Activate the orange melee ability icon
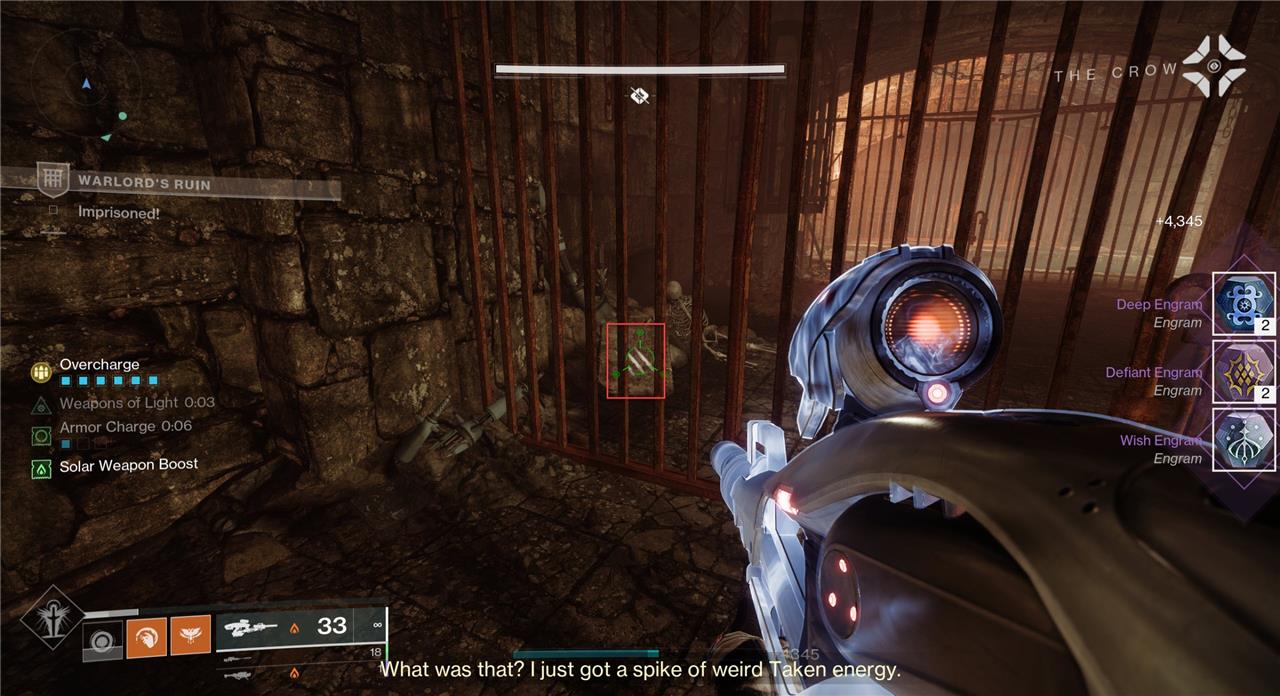 [x=146, y=638]
